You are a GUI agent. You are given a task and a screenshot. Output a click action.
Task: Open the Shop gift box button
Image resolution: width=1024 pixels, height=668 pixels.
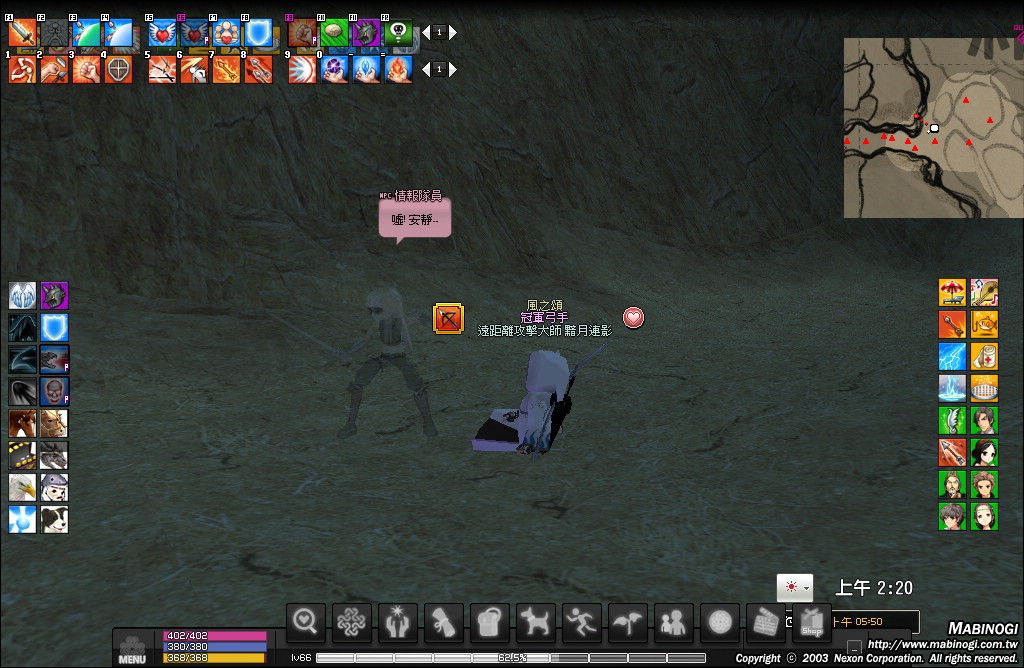811,622
